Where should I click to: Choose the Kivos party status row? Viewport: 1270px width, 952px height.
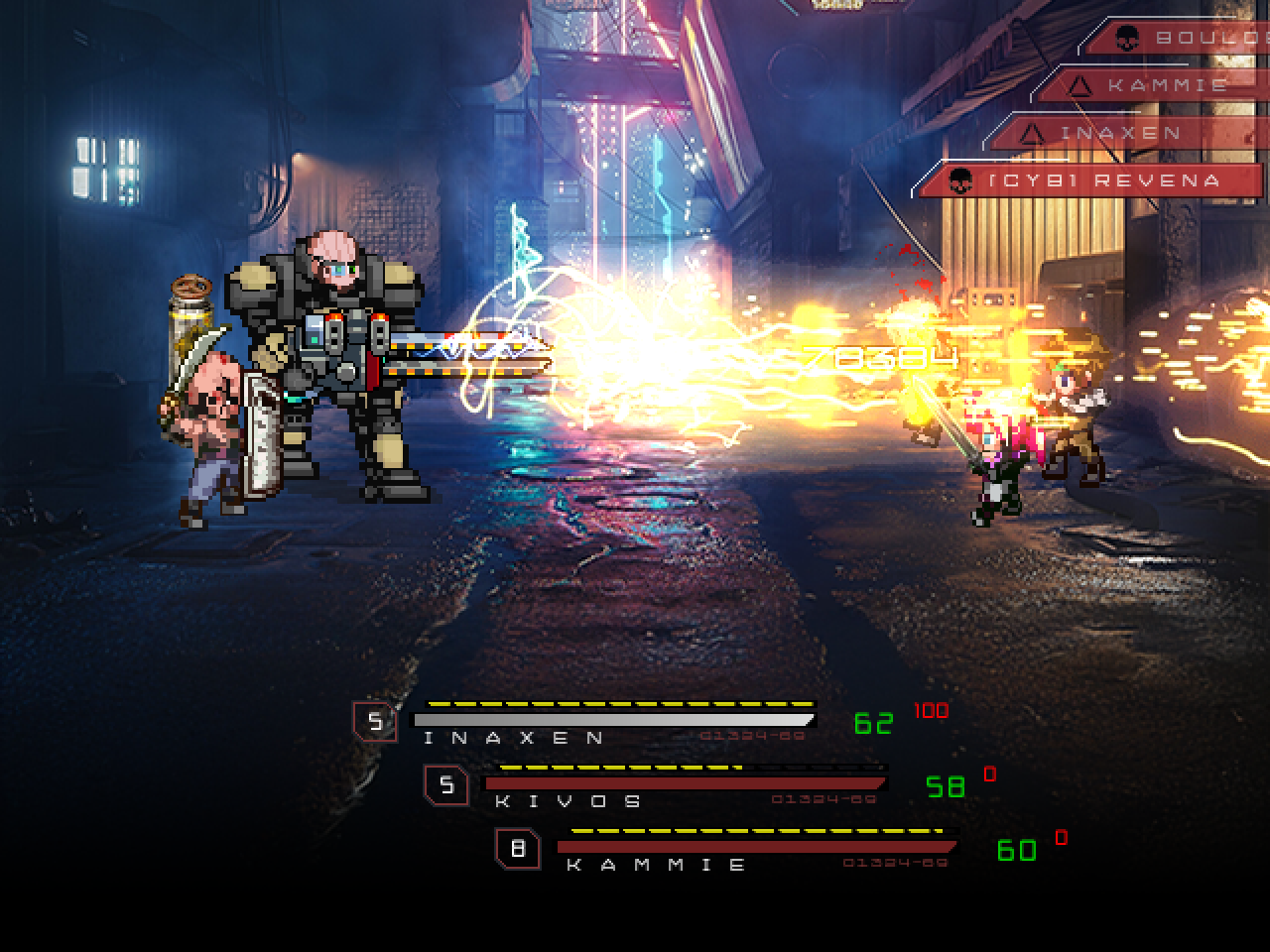[685, 785]
